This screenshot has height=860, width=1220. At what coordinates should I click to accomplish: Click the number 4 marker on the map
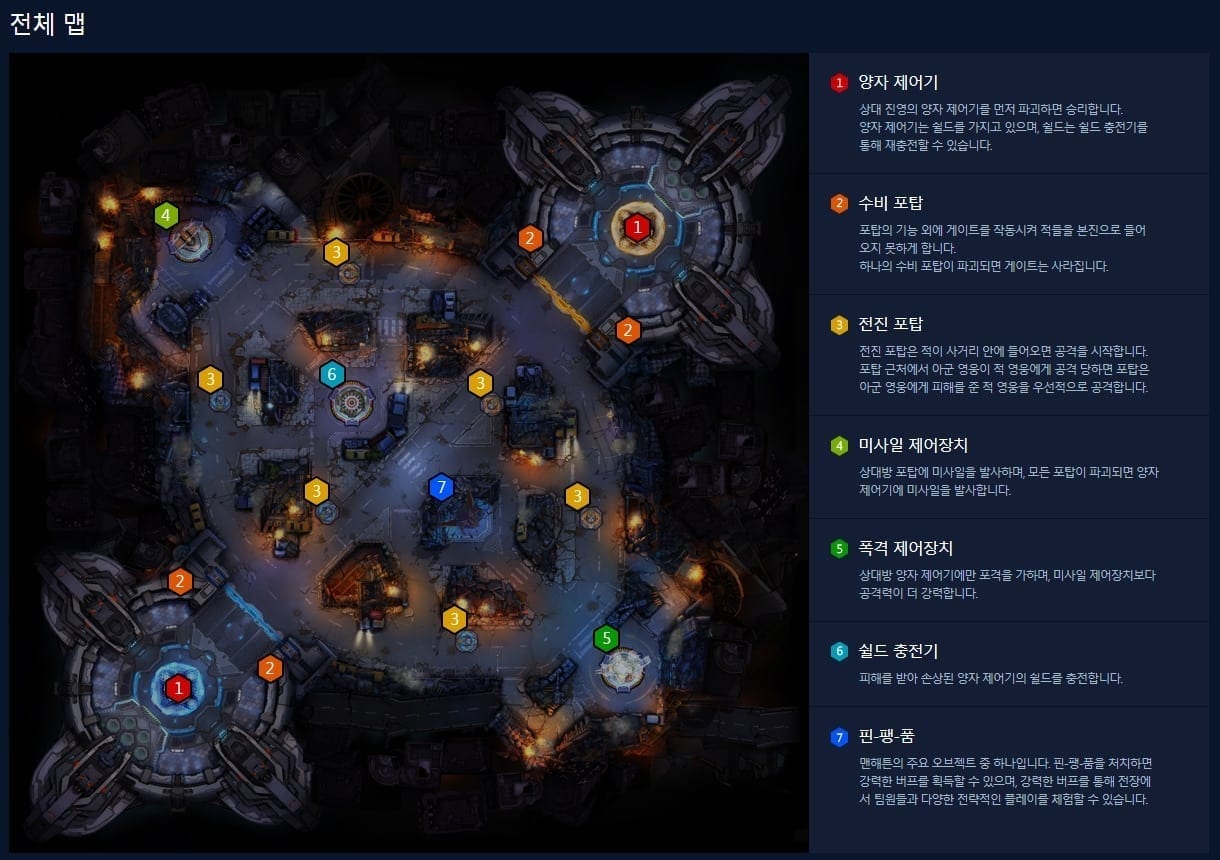[x=166, y=214]
